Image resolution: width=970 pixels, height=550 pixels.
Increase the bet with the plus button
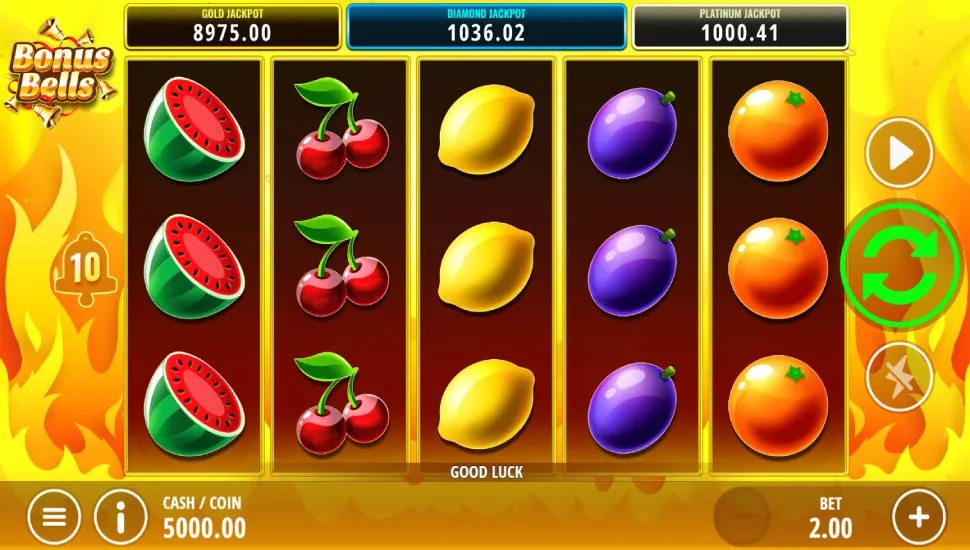(918, 517)
